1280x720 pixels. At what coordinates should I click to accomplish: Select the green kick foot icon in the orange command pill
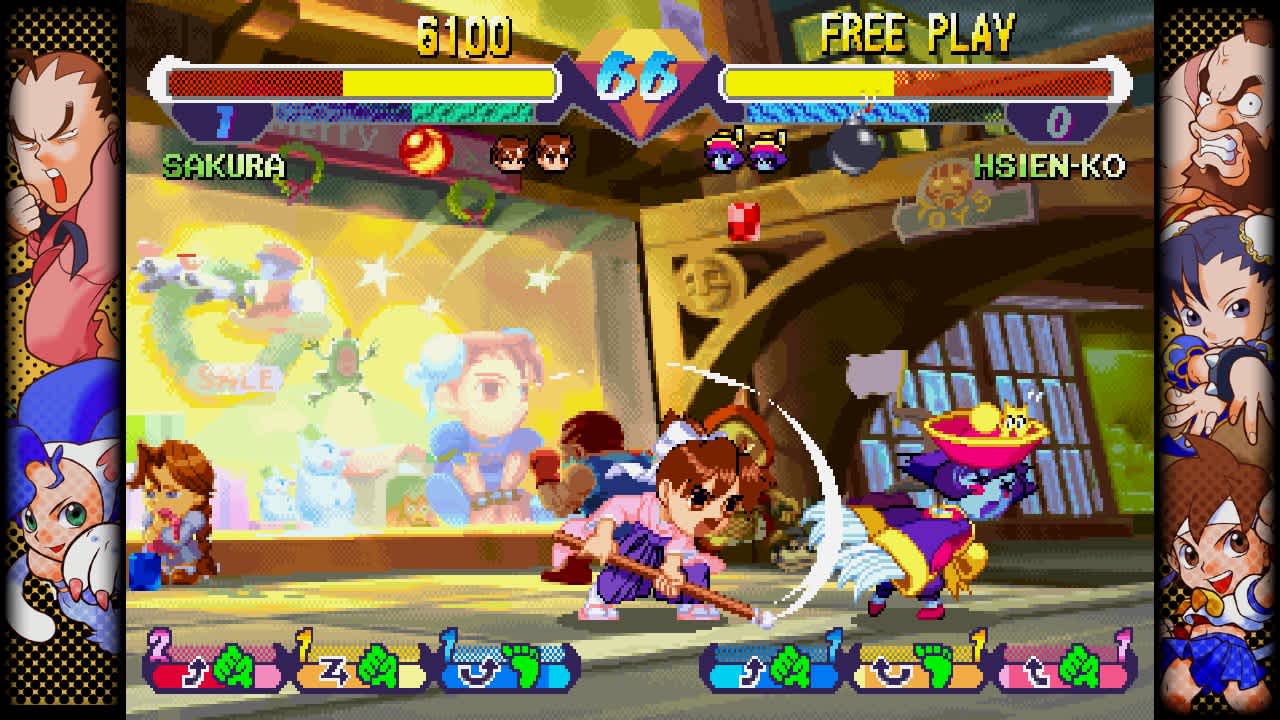pos(934,665)
